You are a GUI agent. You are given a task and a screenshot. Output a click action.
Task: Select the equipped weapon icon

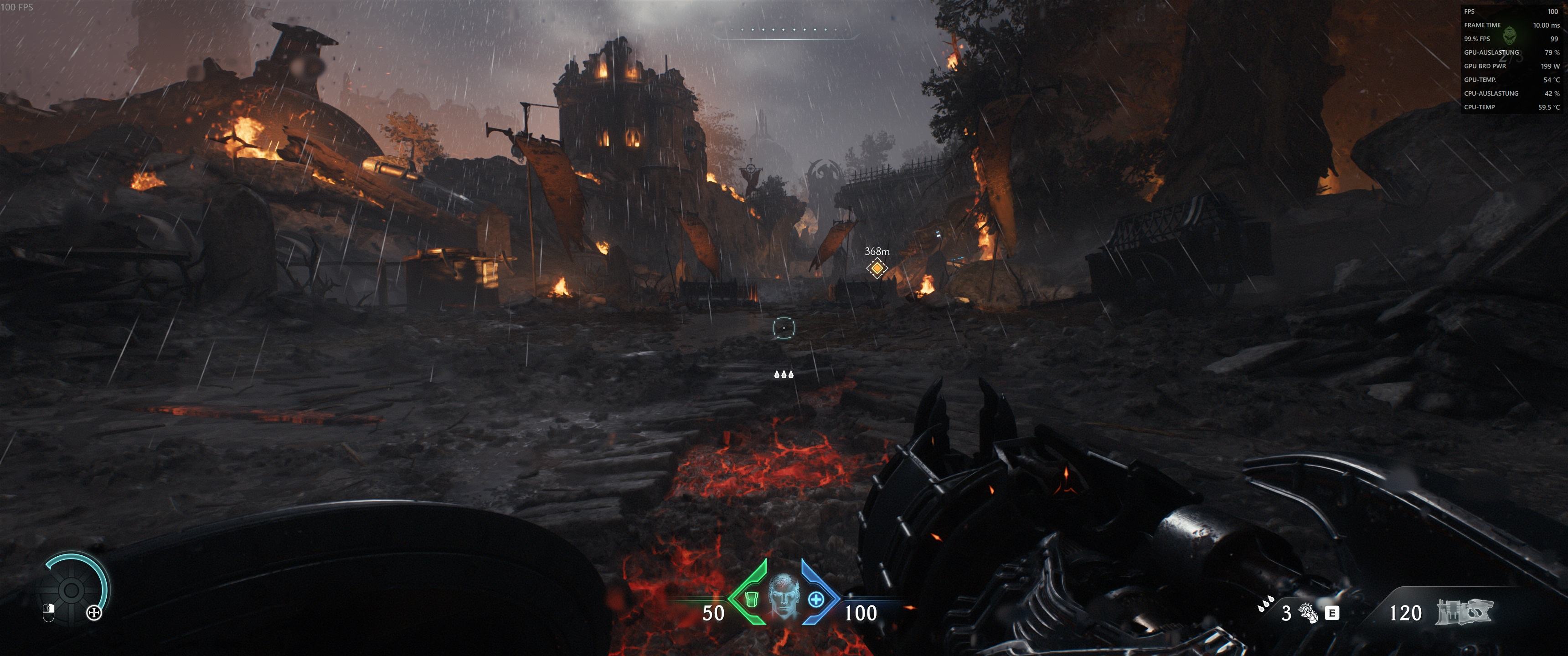click(1465, 612)
